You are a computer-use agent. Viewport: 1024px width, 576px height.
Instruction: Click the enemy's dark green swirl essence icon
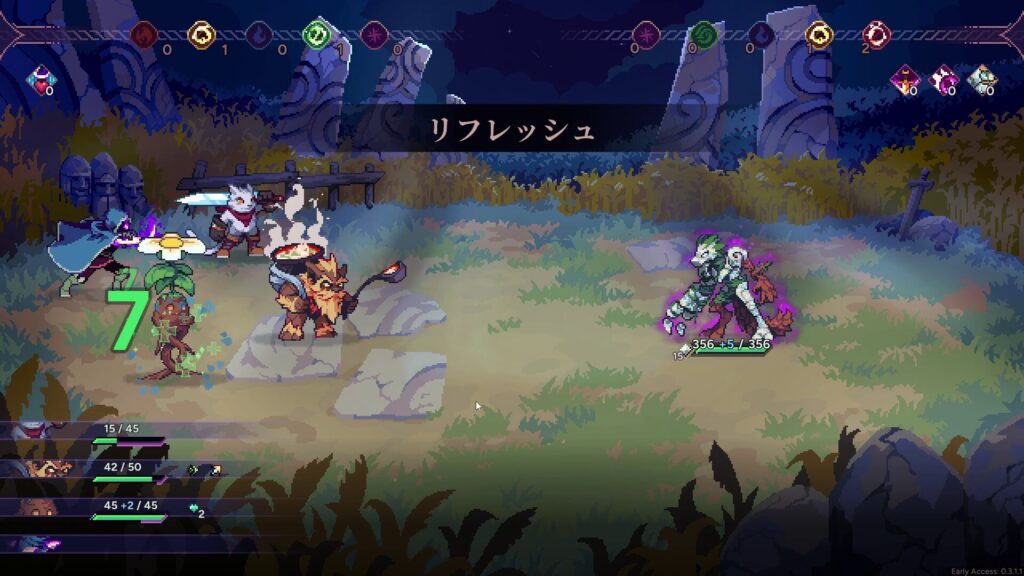point(704,36)
